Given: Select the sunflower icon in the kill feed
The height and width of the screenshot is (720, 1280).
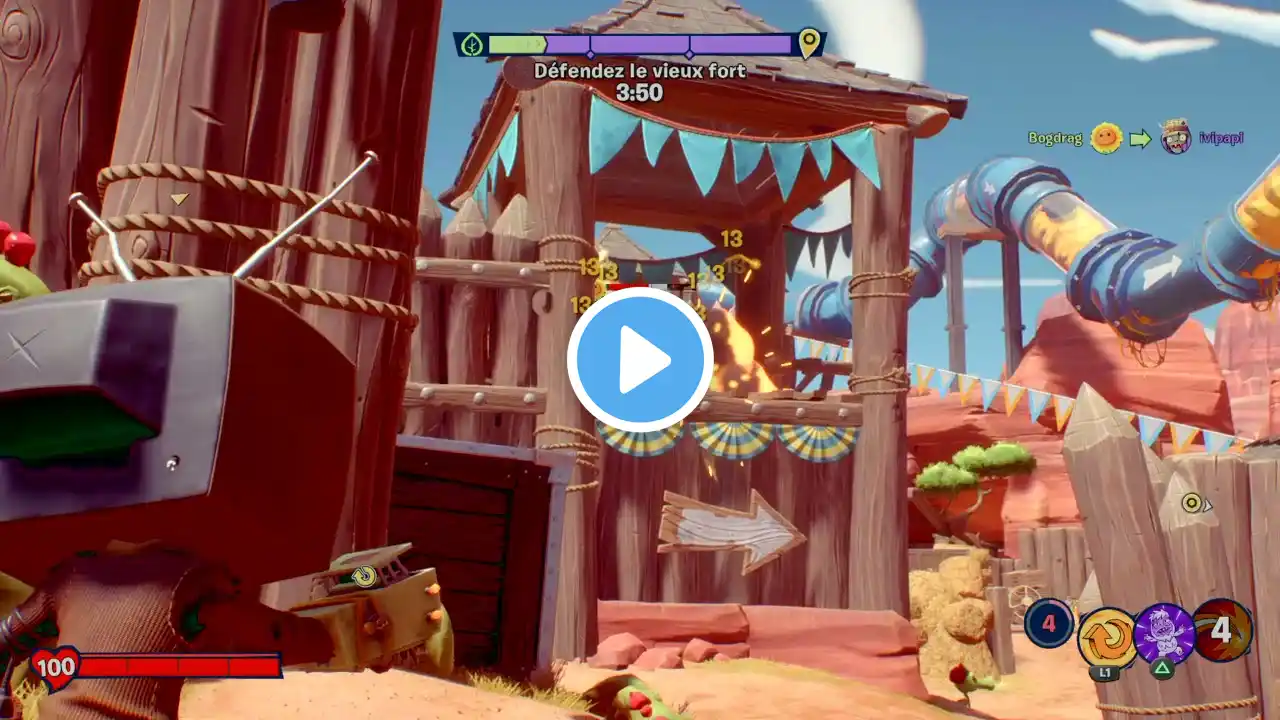Looking at the screenshot, I should point(1106,138).
